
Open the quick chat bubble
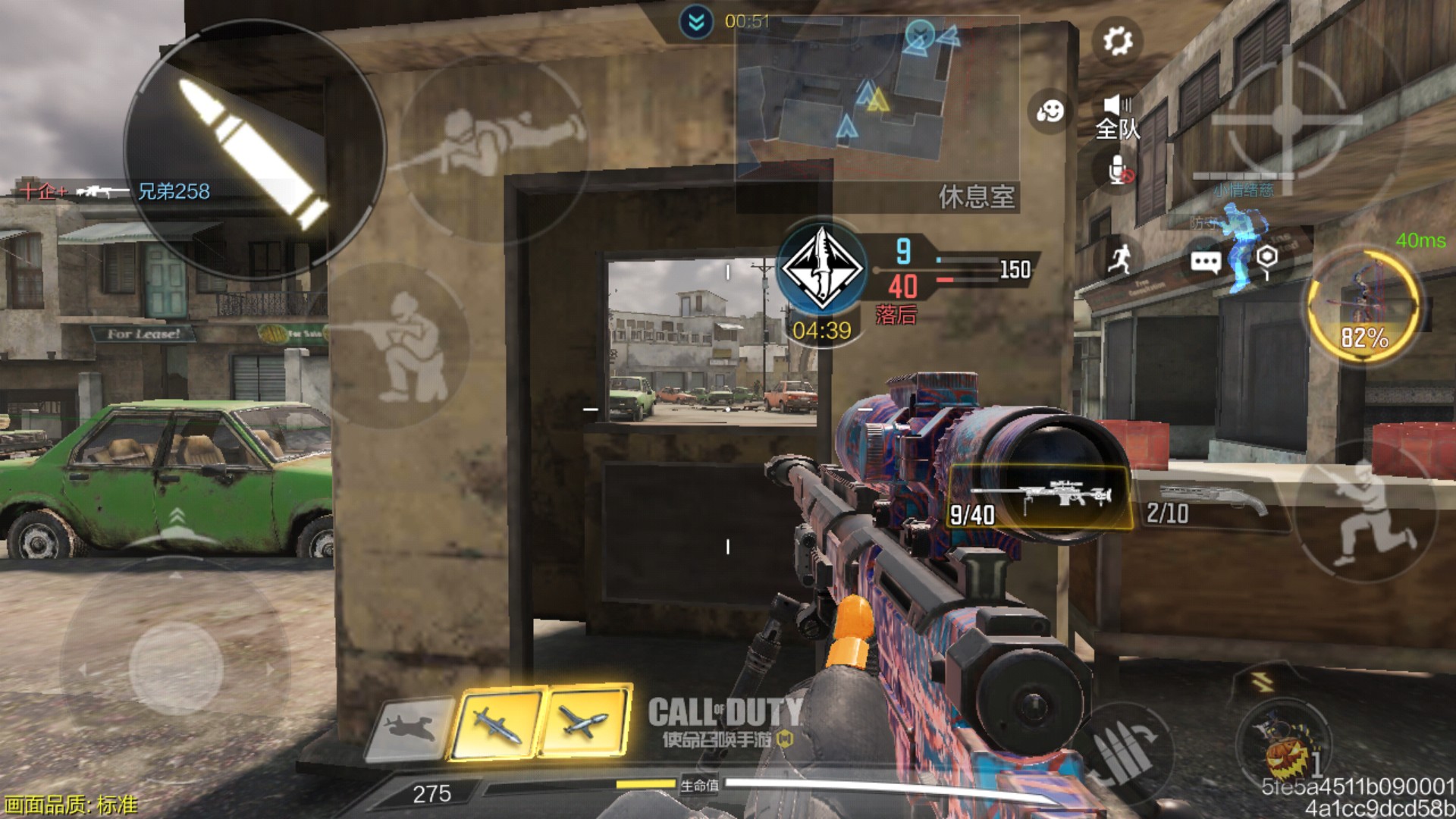tap(1205, 262)
